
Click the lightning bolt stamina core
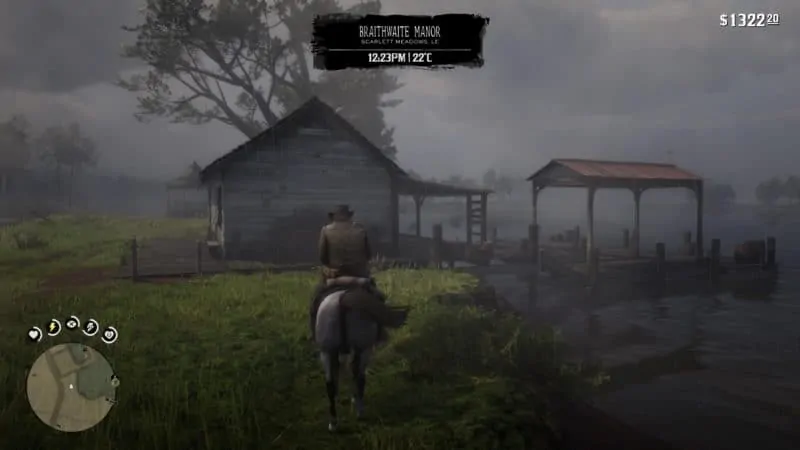(53, 326)
